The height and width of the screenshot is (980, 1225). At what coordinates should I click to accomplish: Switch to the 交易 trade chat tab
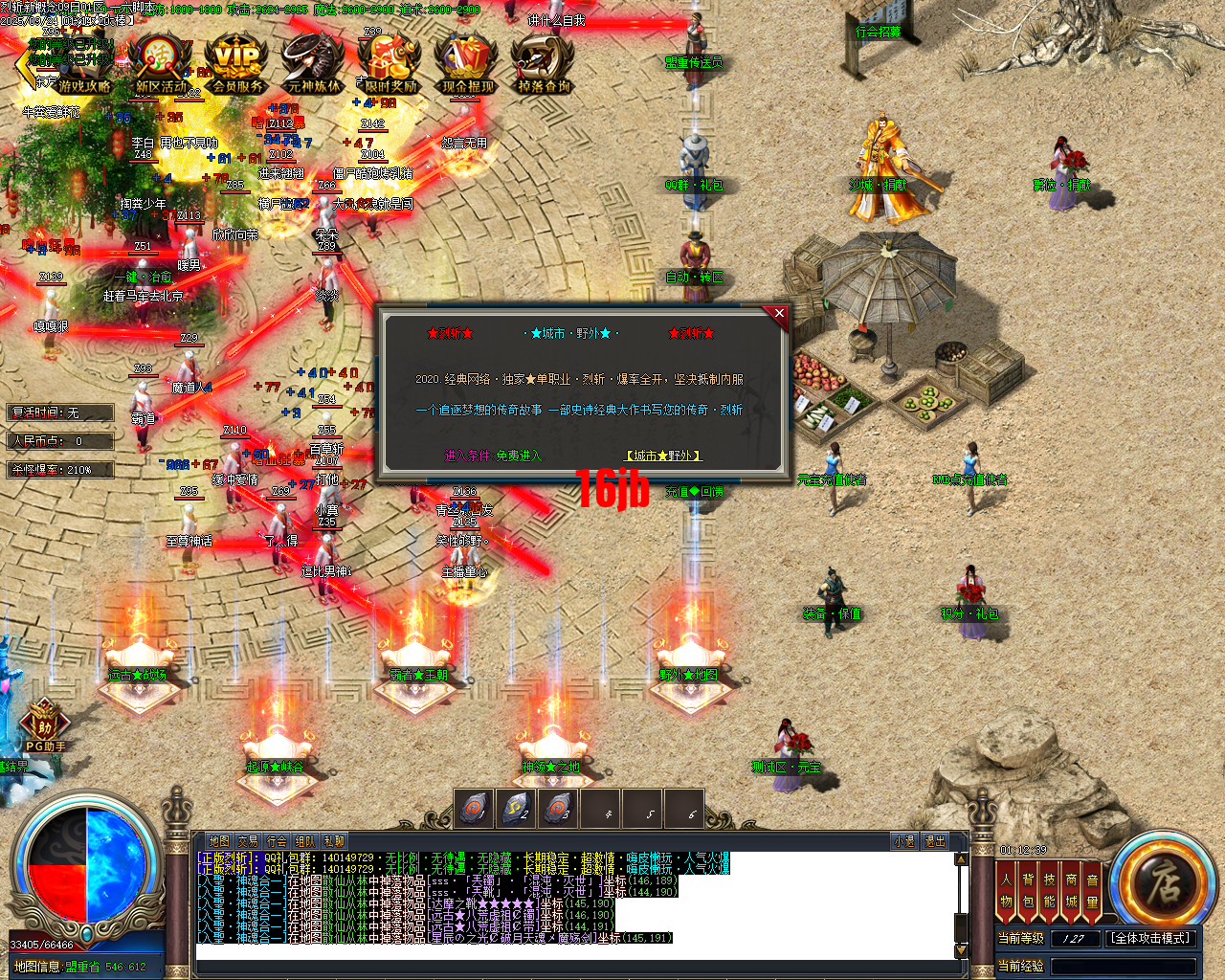coord(246,840)
